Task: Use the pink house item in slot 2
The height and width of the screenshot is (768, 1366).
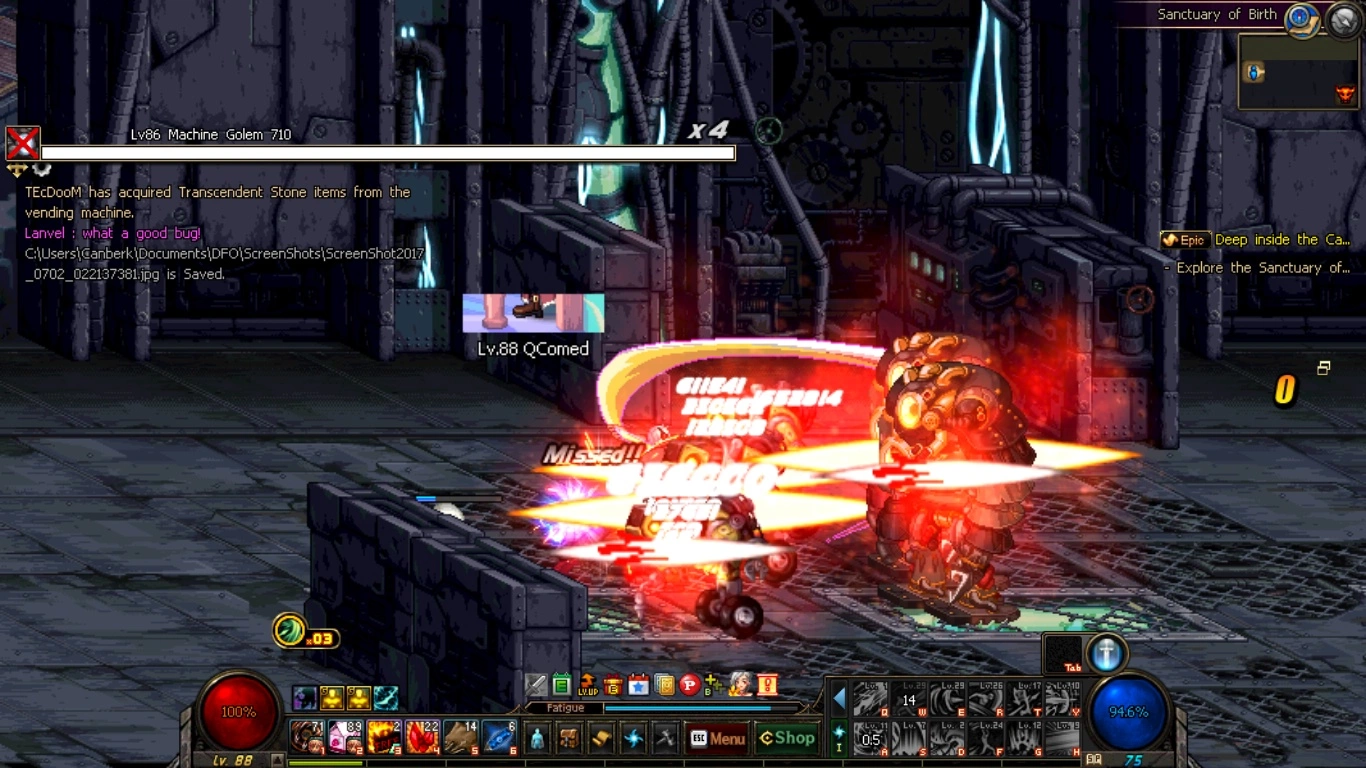Action: (345, 737)
